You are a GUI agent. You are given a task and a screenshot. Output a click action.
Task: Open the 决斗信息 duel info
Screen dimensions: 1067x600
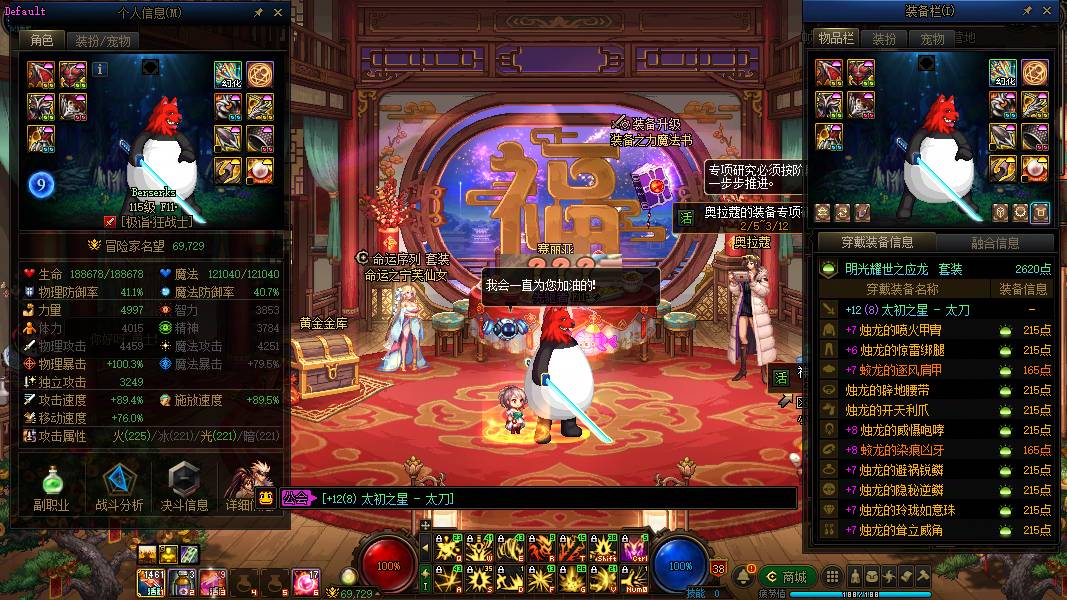[185, 489]
